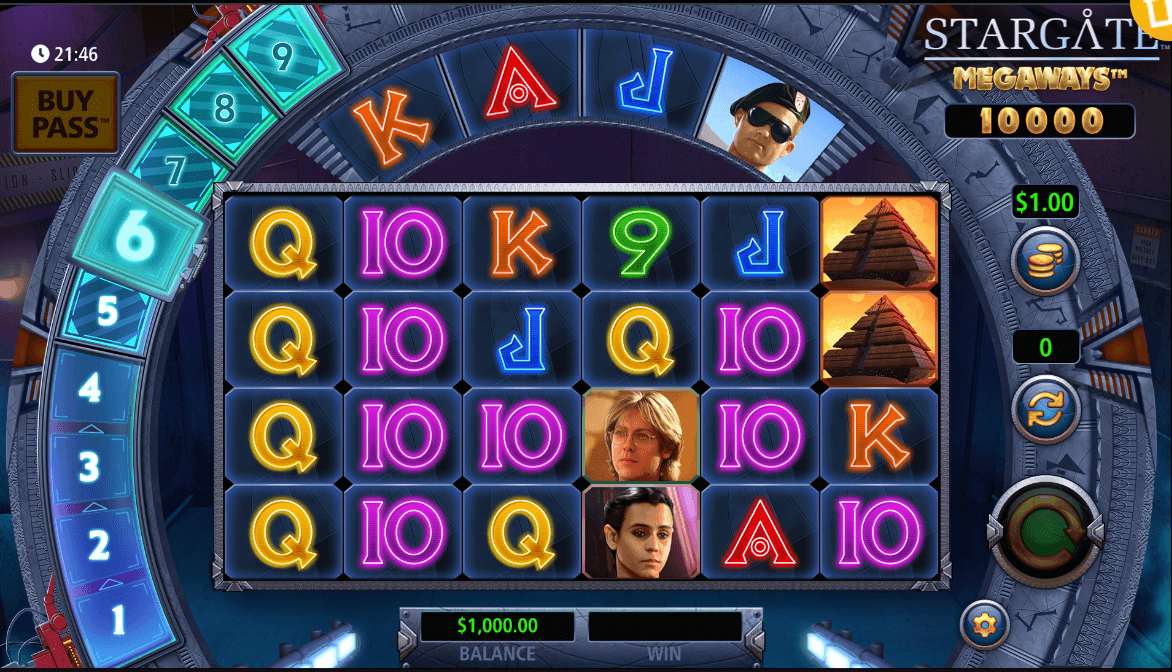Open the gear settings menu

[x=985, y=625]
